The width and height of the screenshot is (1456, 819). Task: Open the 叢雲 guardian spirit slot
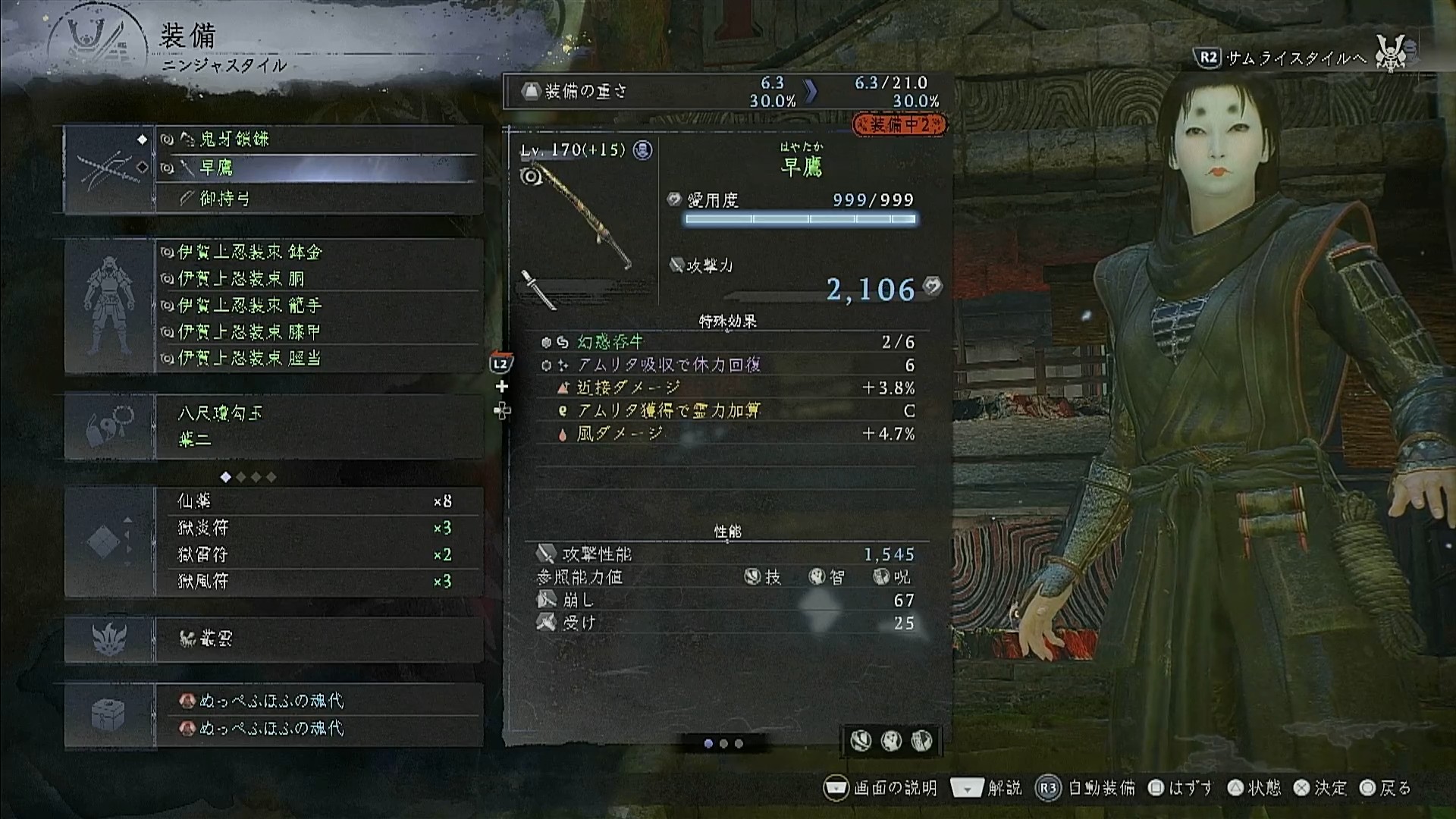318,639
